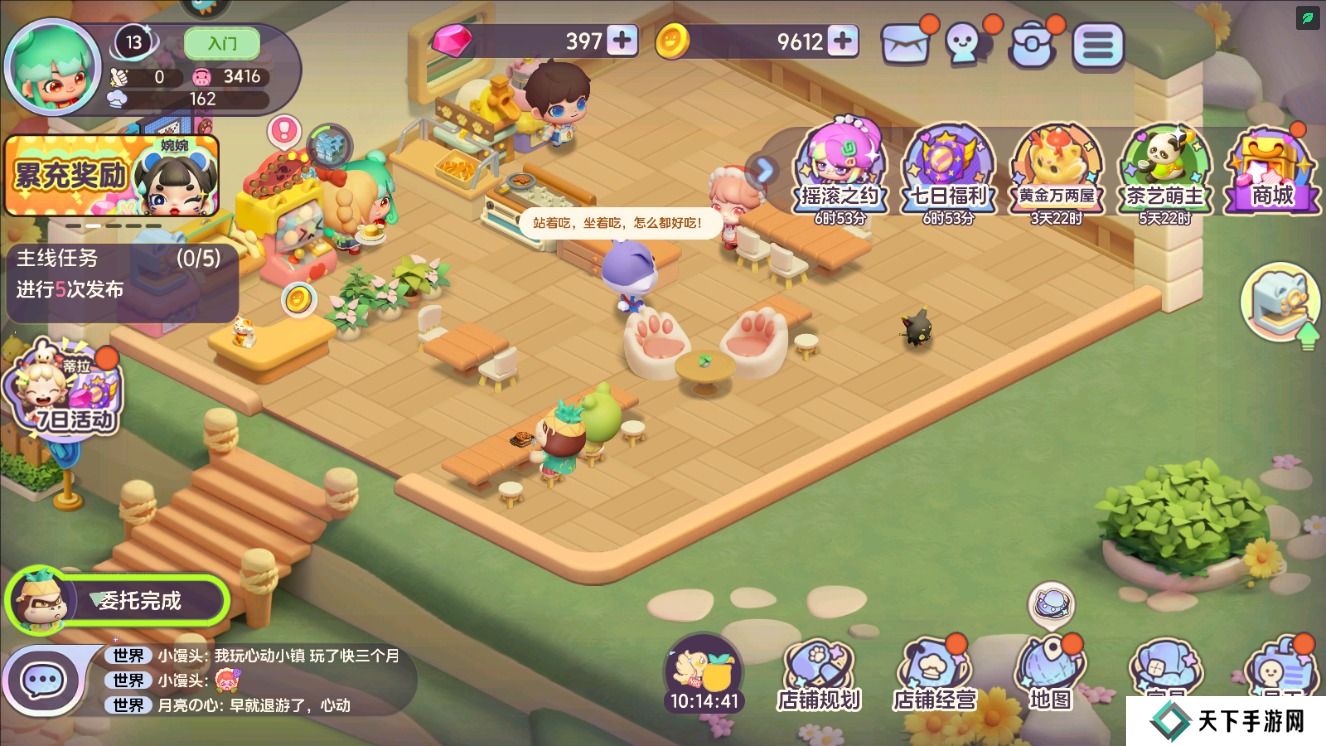Open the 茶艺萌主 event
Viewport: 1326px width, 746px height.
[x=1165, y=170]
